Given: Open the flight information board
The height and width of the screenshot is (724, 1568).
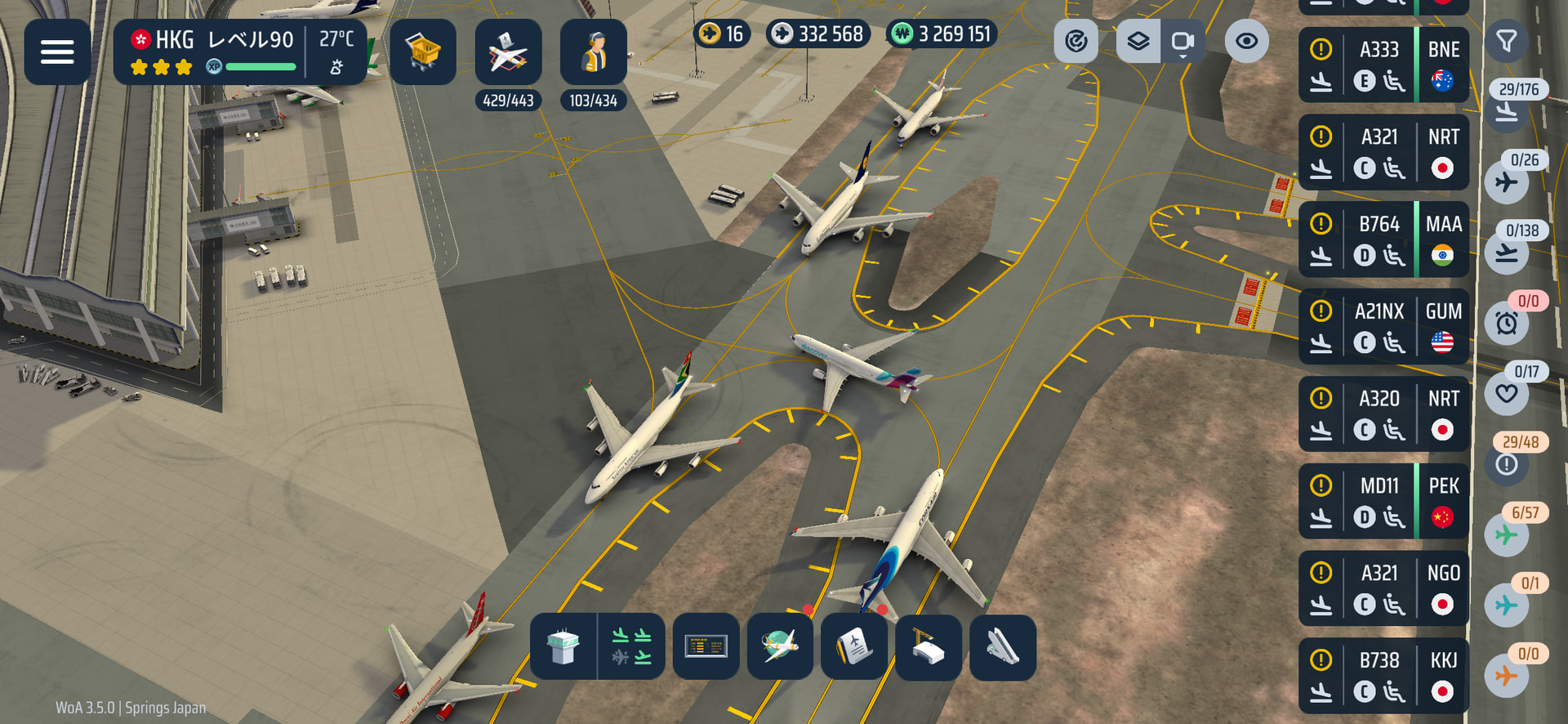Looking at the screenshot, I should click(706, 647).
